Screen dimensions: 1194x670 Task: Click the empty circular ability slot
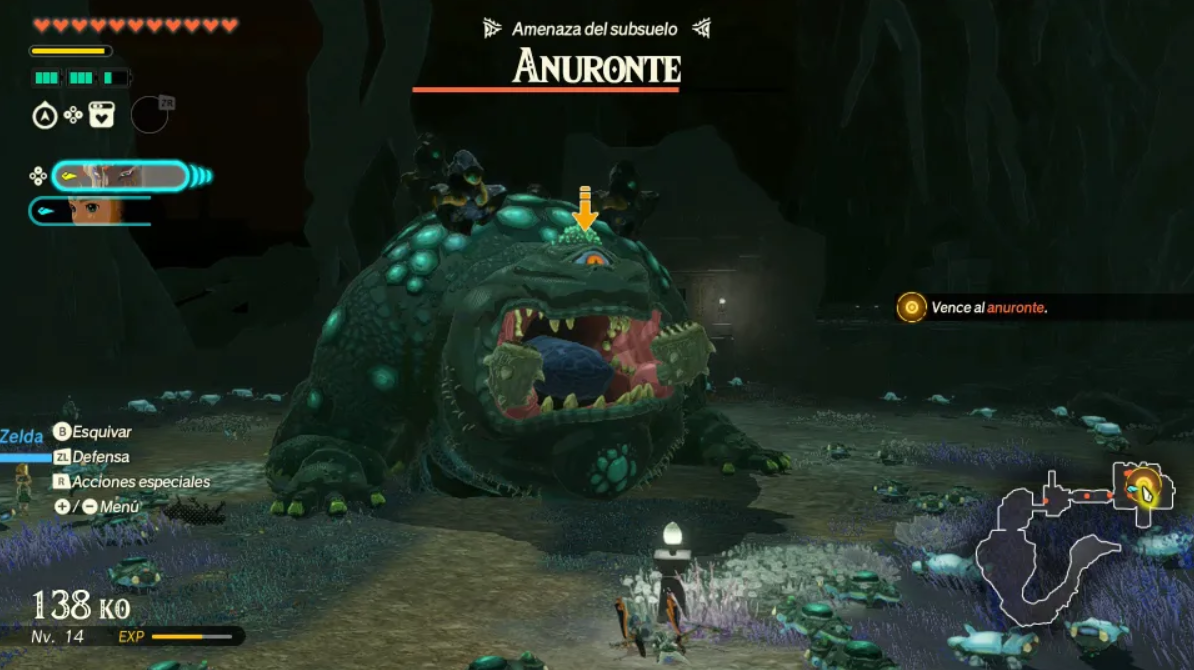coord(150,115)
